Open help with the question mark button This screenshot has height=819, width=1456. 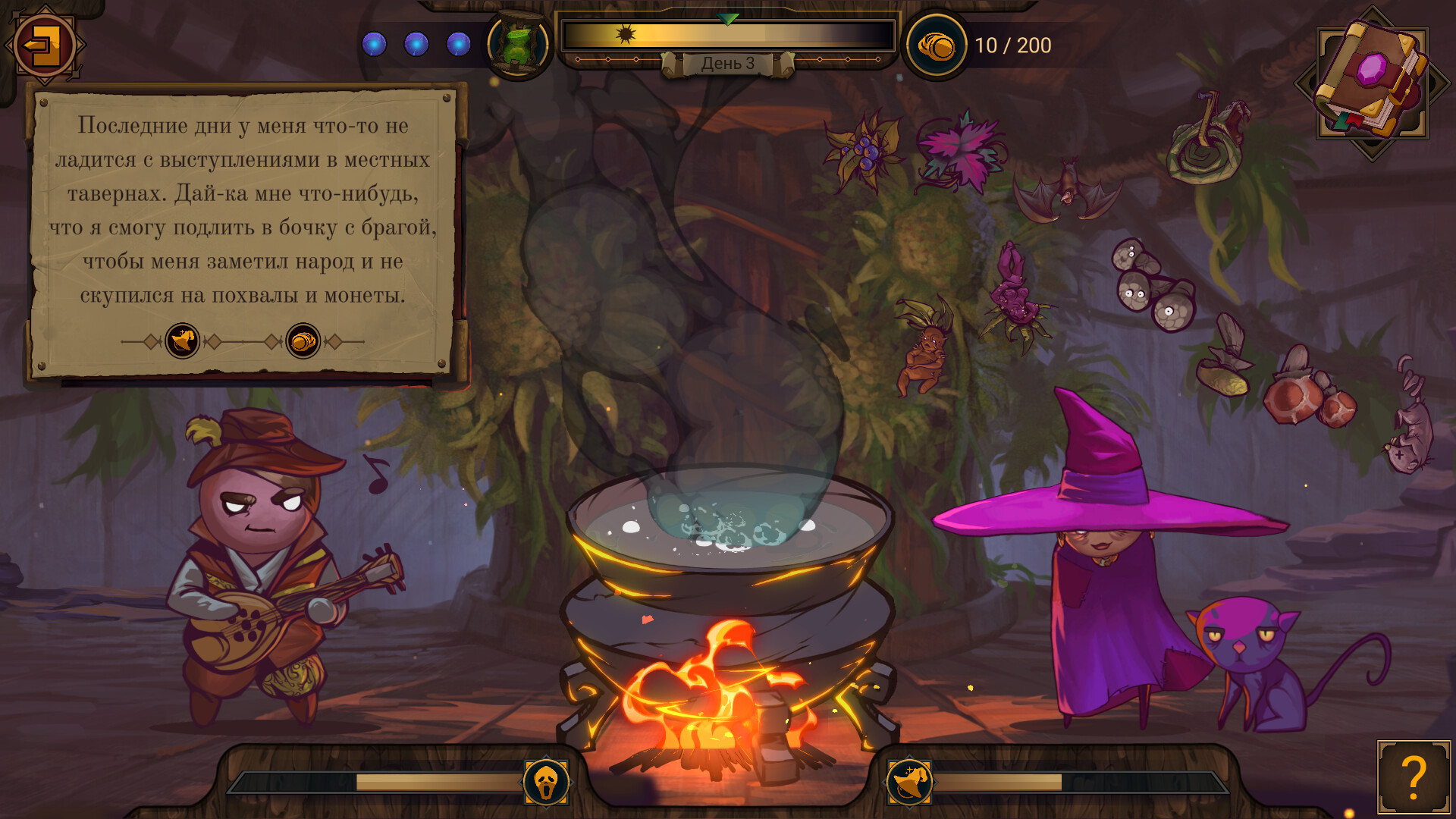click(x=1414, y=778)
